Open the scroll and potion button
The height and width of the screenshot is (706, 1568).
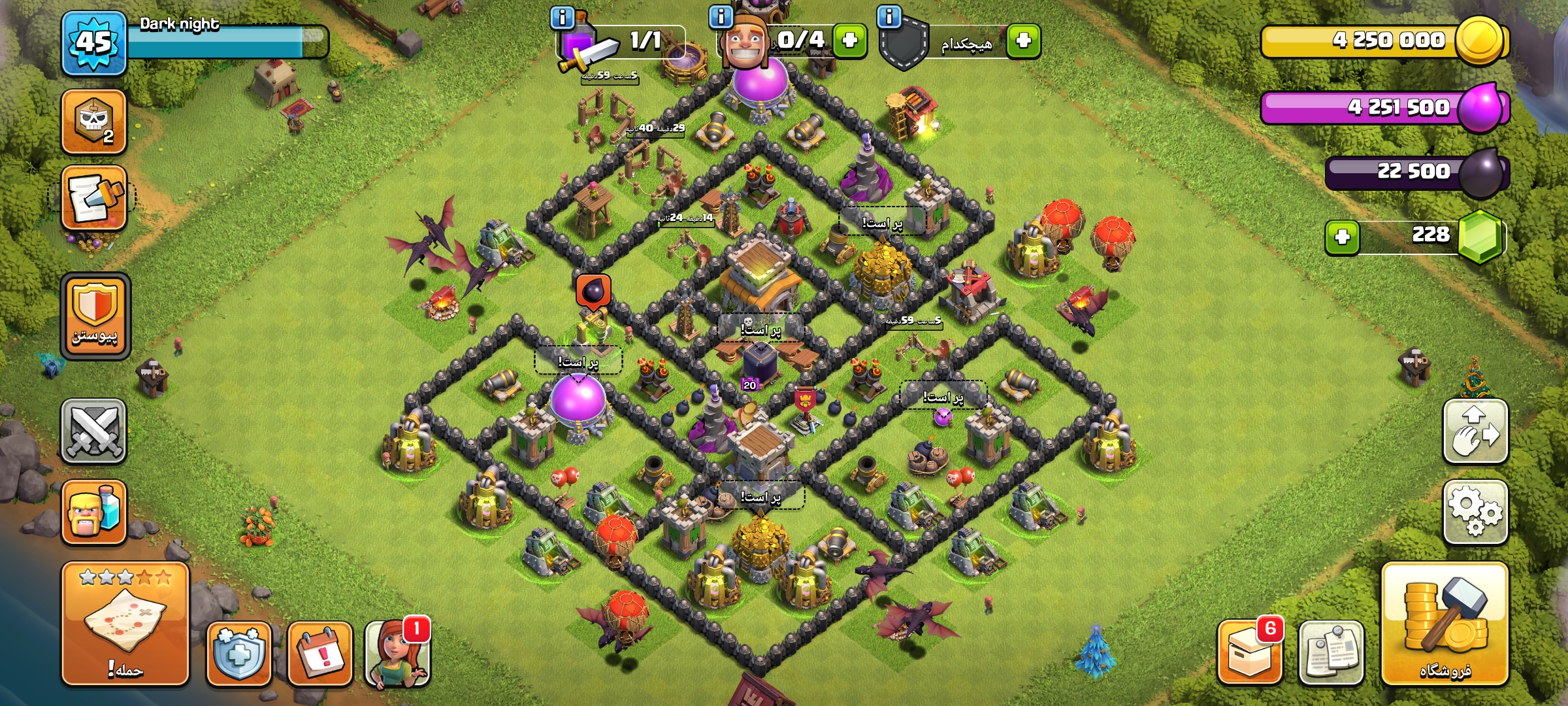tap(94, 197)
